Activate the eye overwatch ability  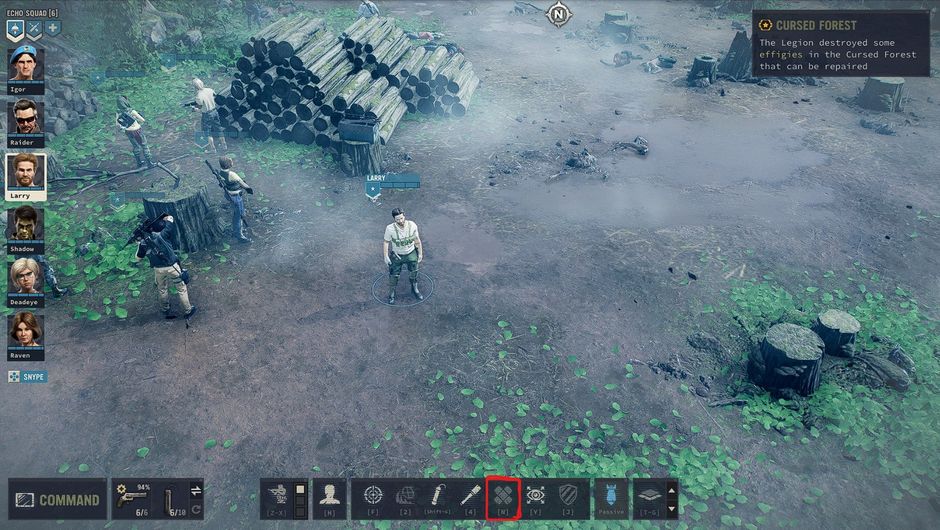click(535, 496)
